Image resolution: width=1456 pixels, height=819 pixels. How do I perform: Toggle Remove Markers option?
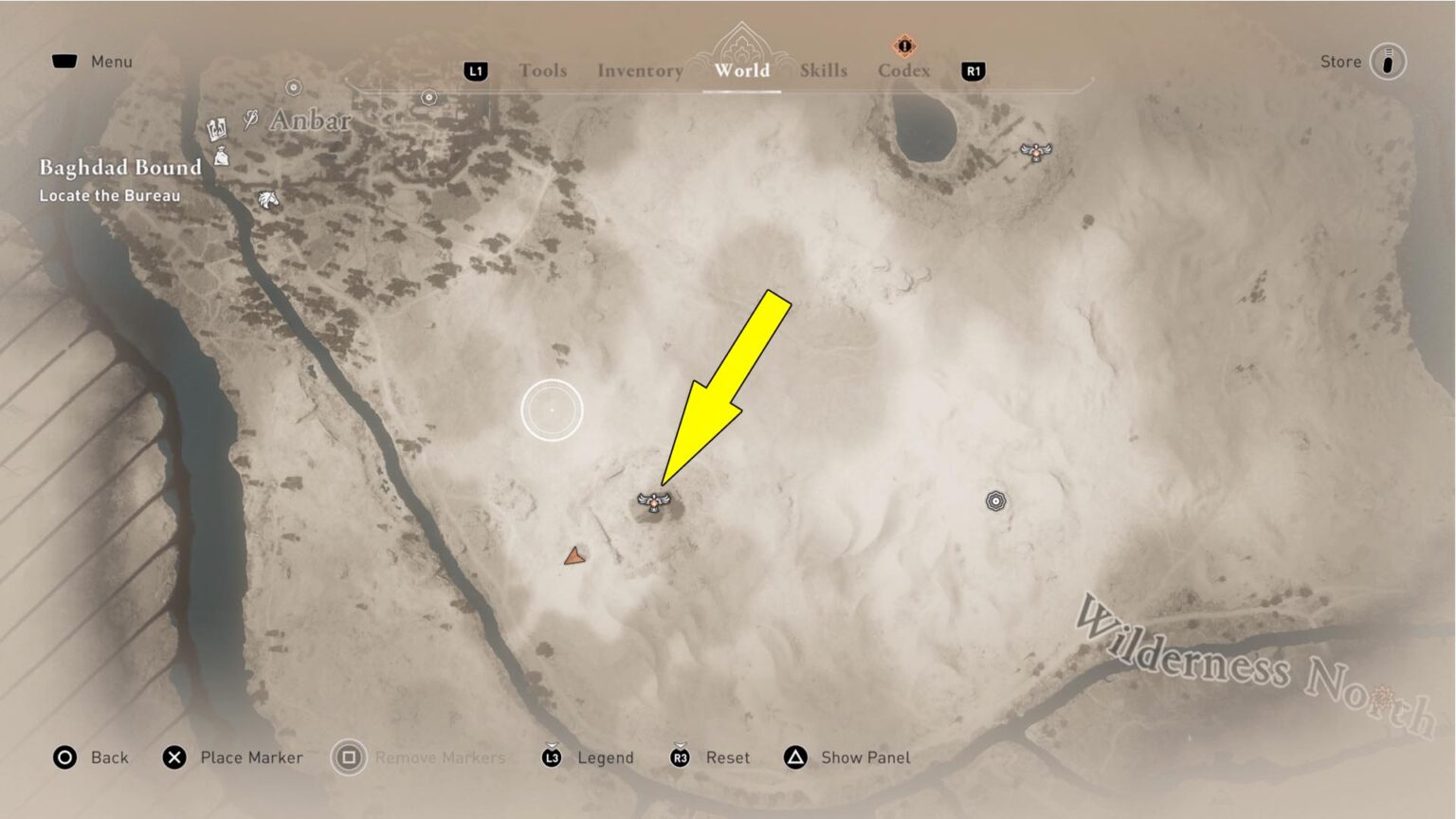pos(419,757)
